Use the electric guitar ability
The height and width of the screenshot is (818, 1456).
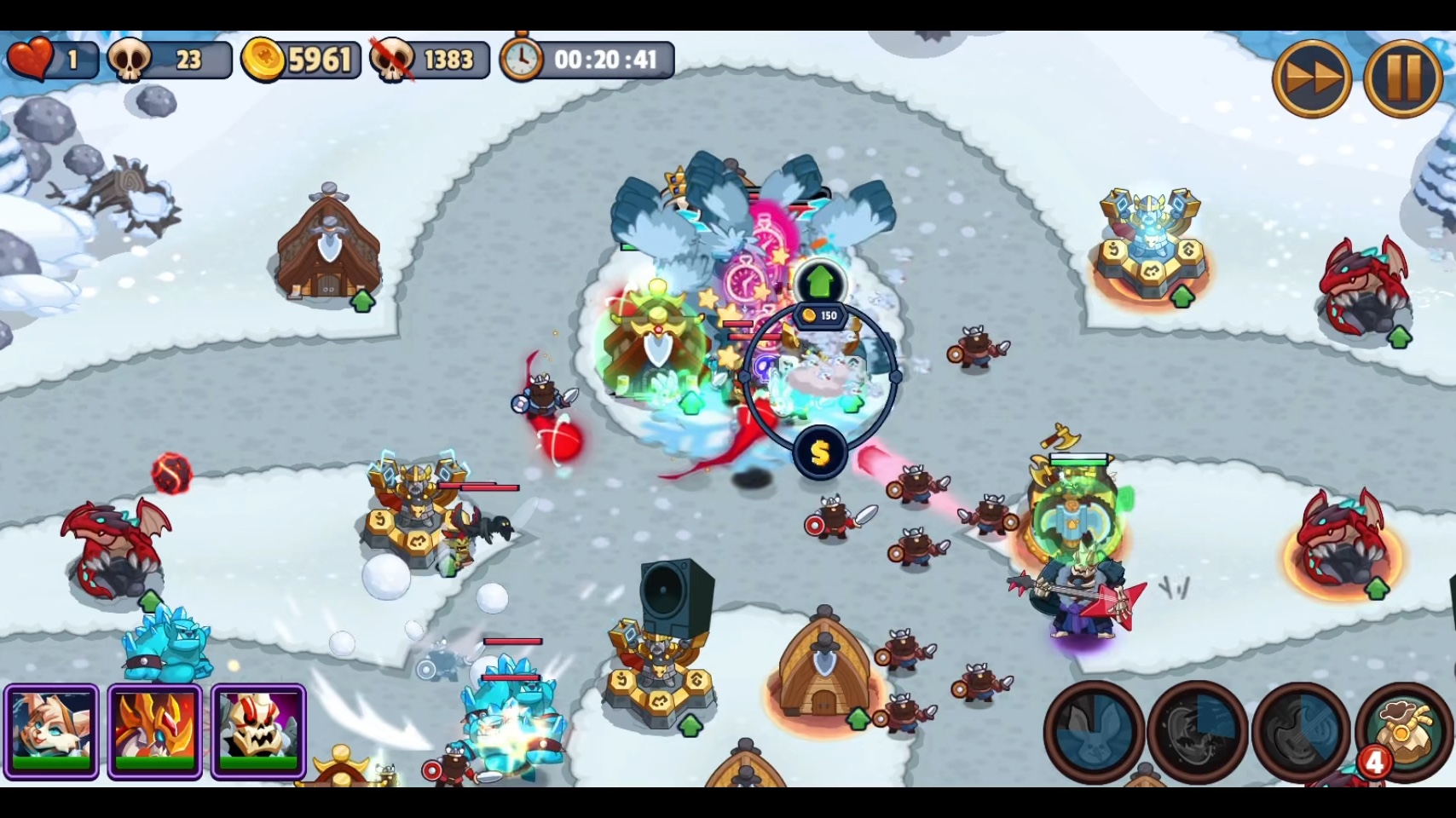tap(1300, 732)
